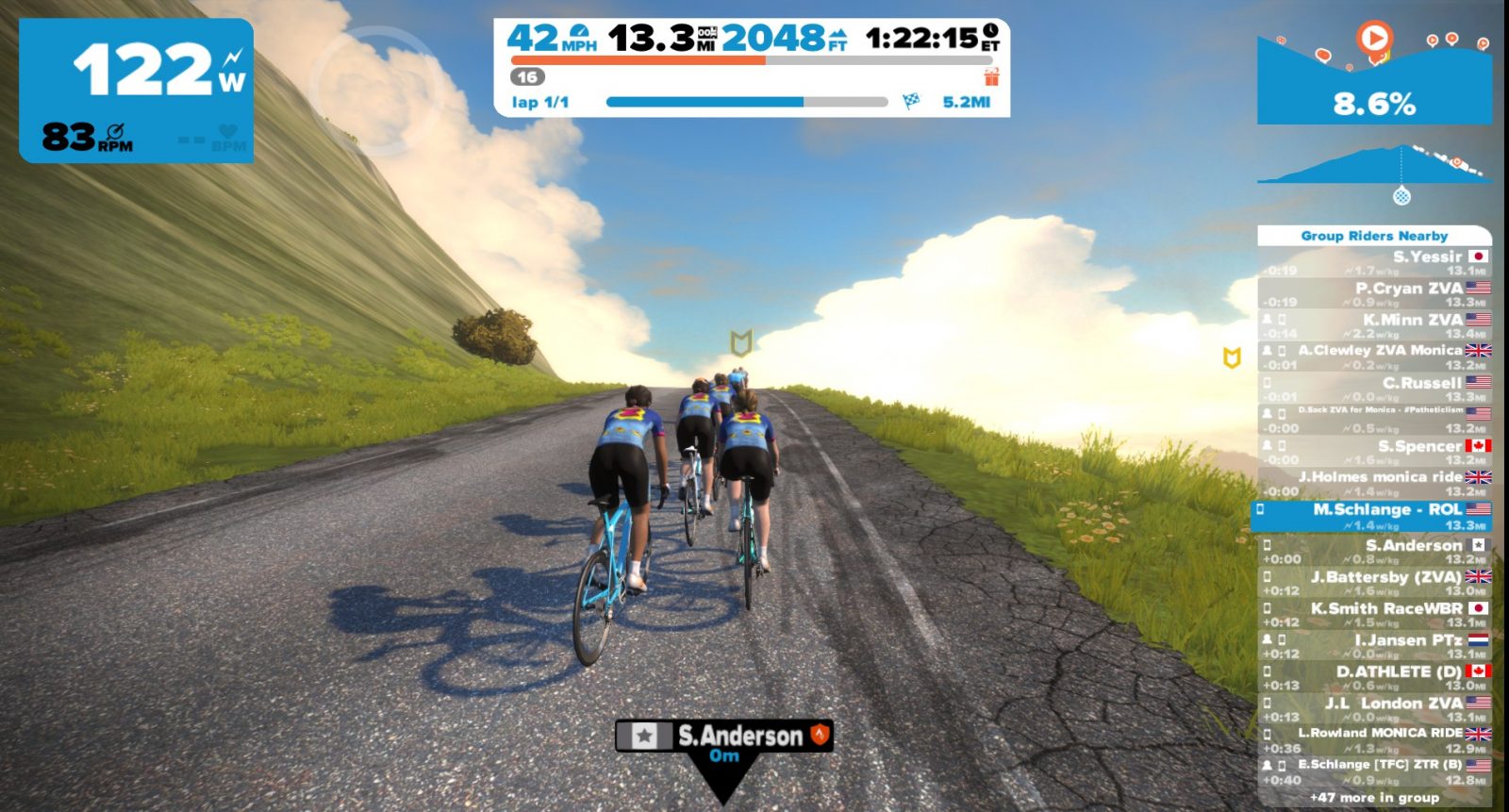Click I.Jansen PTz in the list
Image resolution: width=1509 pixels, height=812 pixels.
pyautogui.click(x=1374, y=646)
